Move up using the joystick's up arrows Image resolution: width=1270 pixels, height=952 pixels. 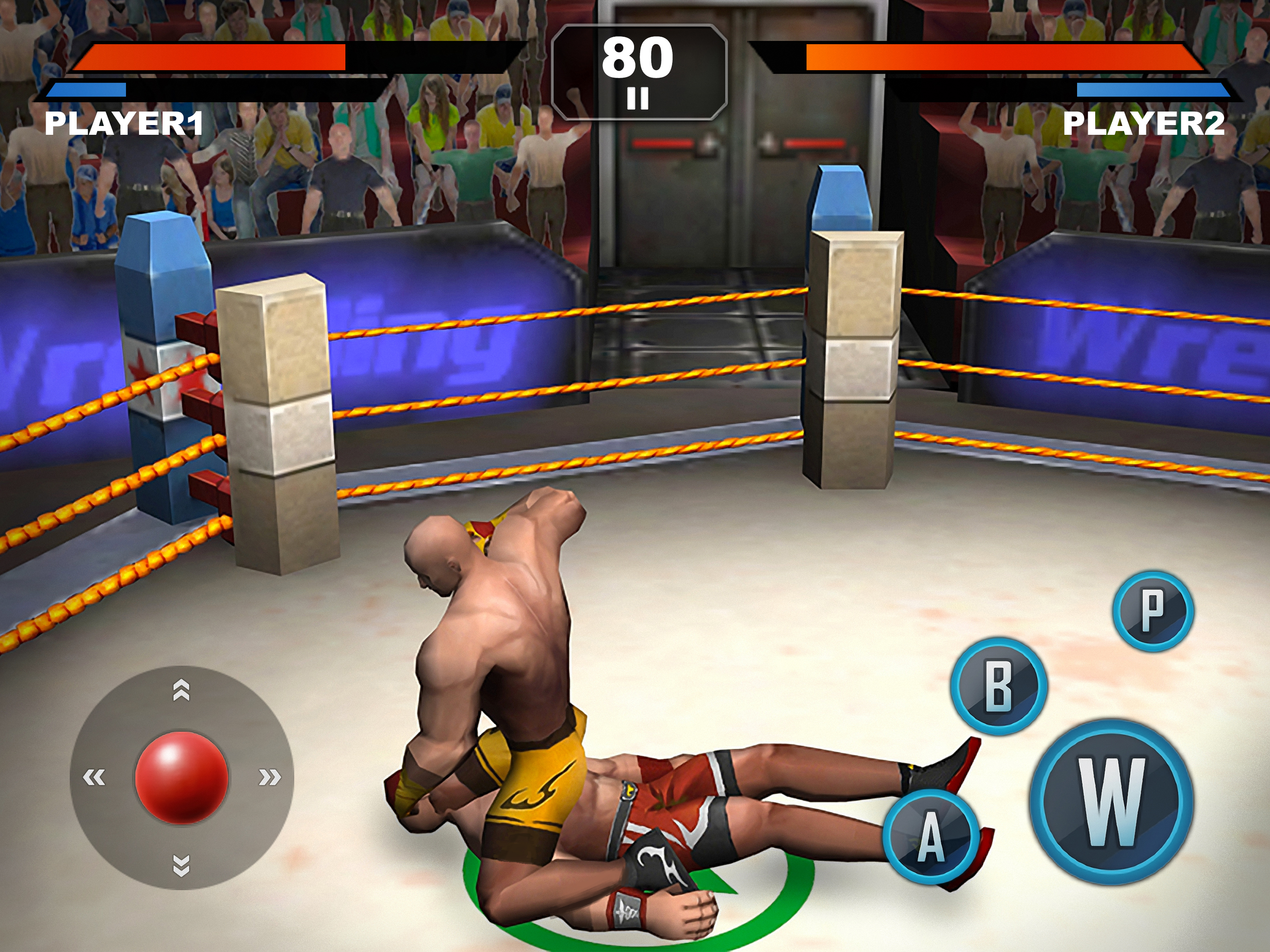pyautogui.click(x=181, y=690)
